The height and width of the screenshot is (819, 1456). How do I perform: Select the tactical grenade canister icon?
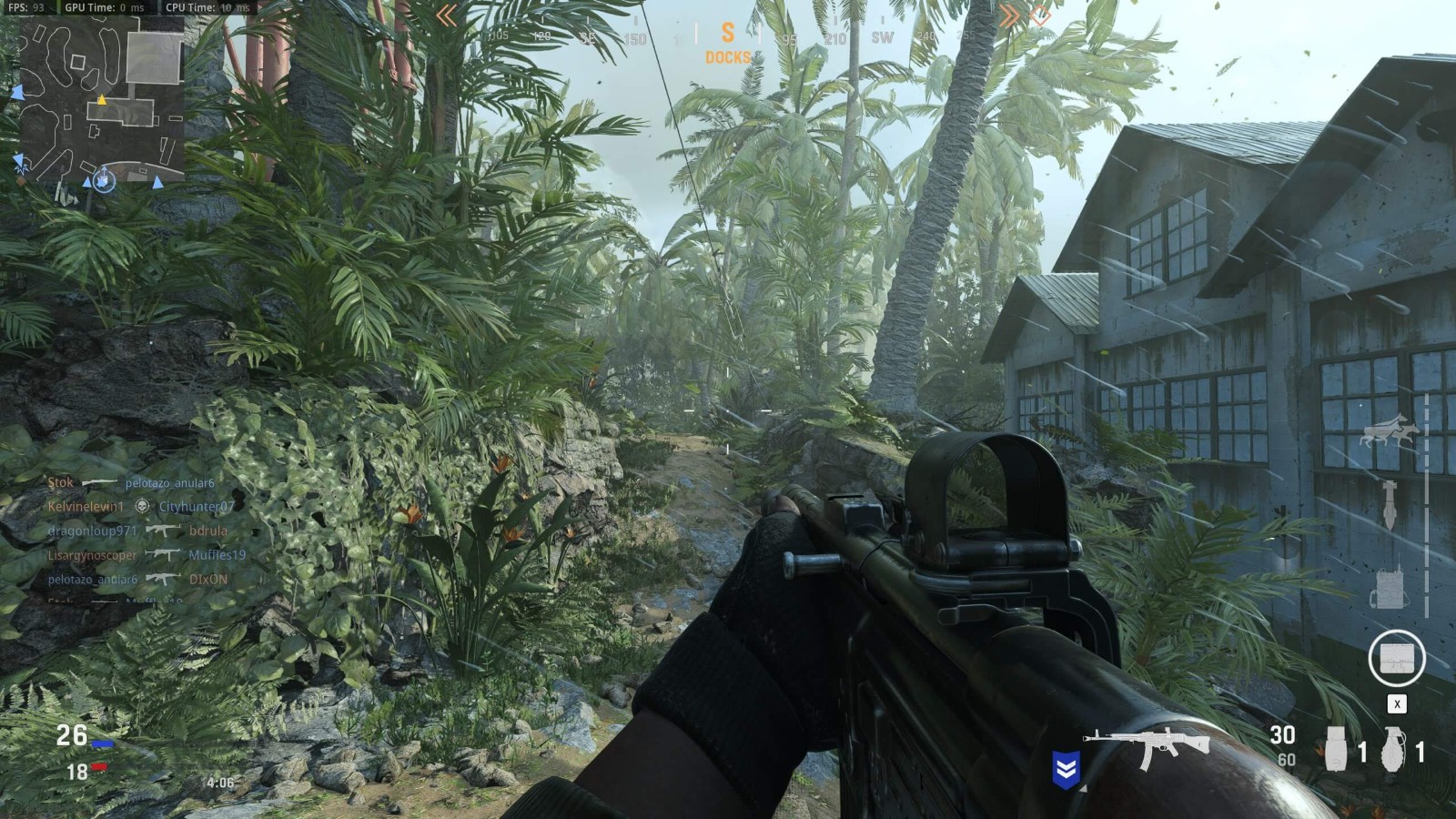point(1336,750)
